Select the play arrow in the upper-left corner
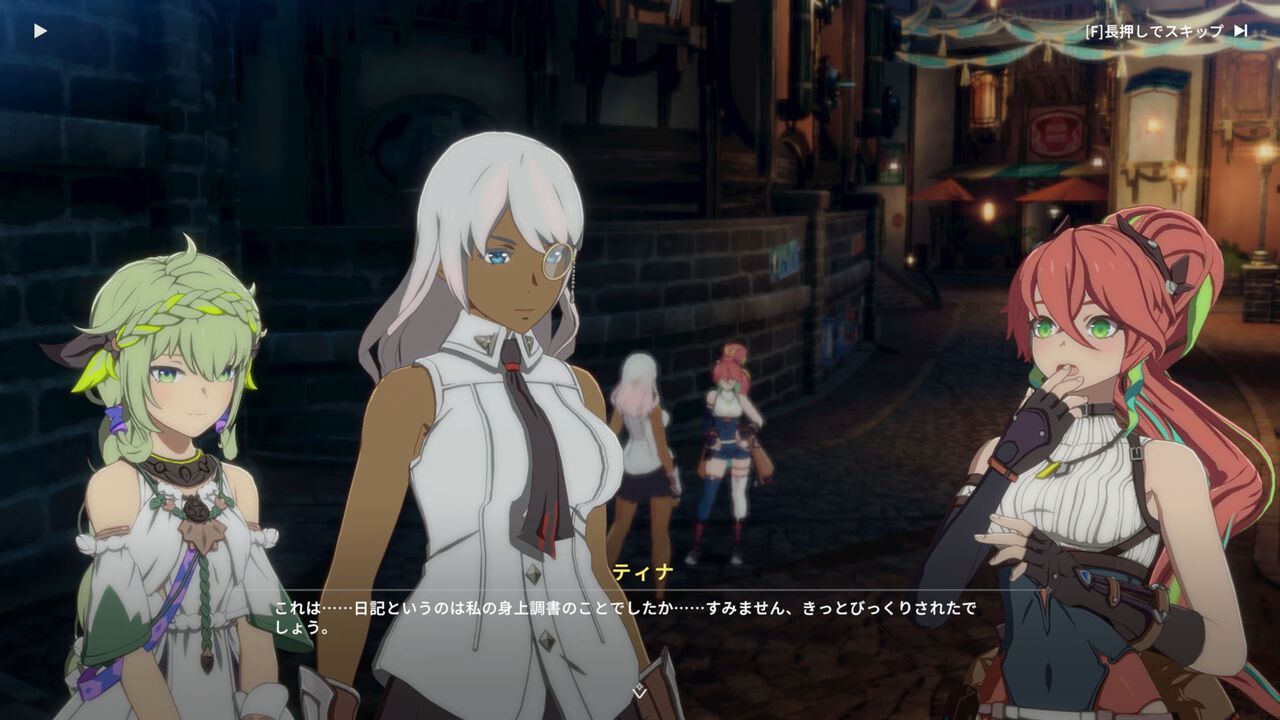Viewport: 1280px width, 720px height. coord(40,29)
